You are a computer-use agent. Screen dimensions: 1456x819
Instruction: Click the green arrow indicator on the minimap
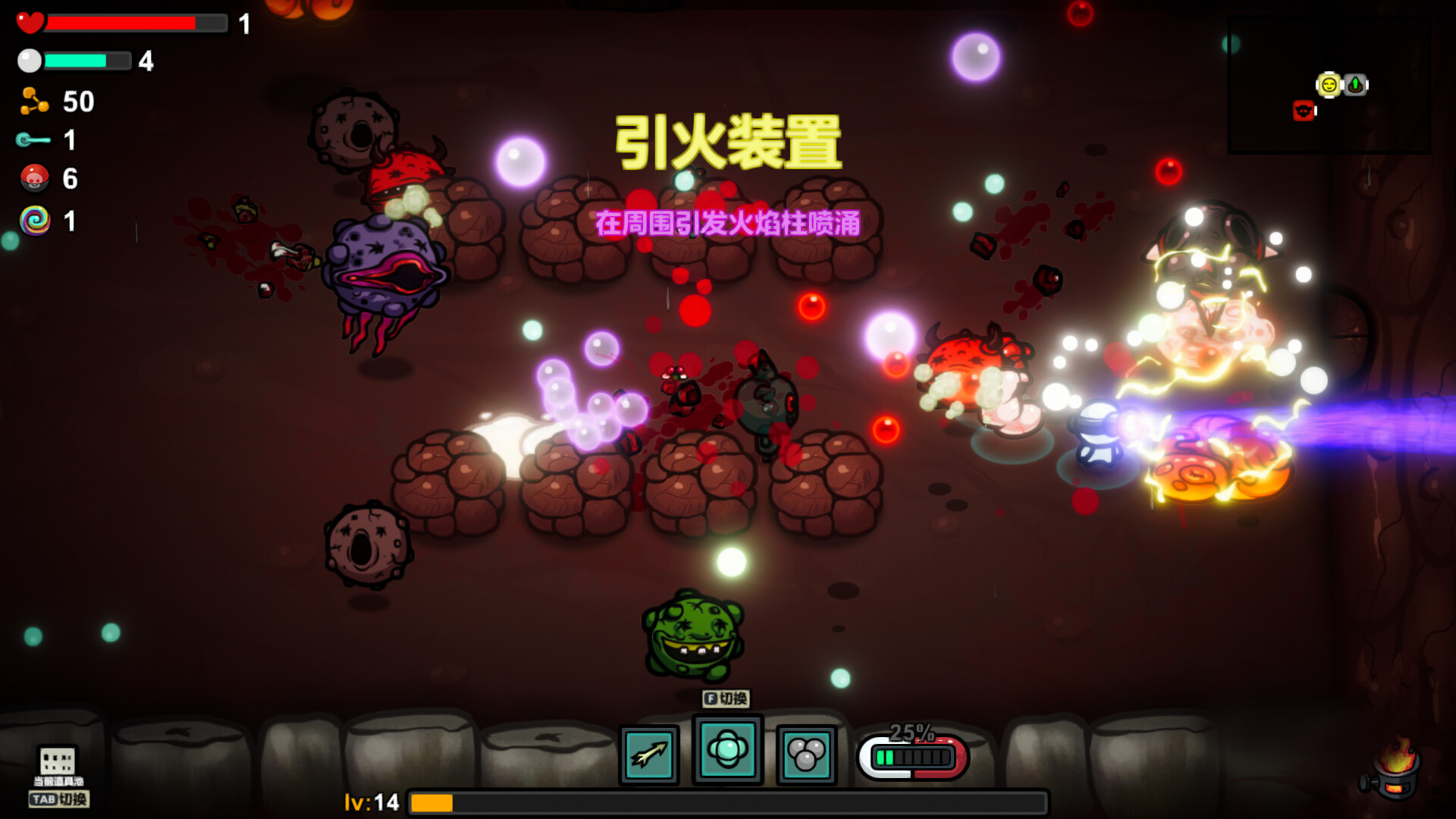coord(1356,85)
